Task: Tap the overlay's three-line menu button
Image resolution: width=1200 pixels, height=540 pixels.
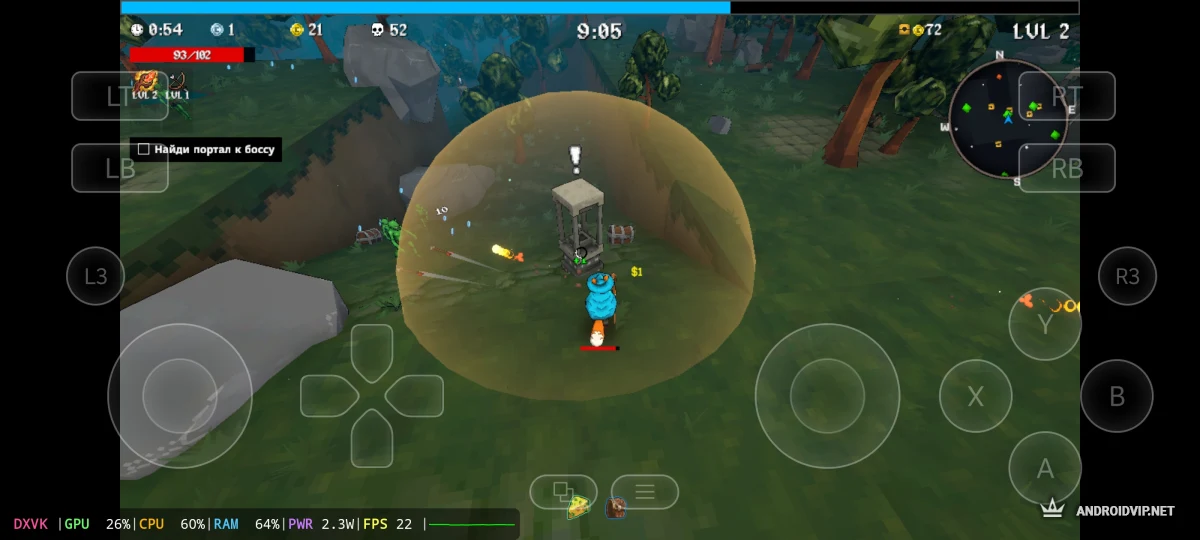Action: tap(645, 491)
